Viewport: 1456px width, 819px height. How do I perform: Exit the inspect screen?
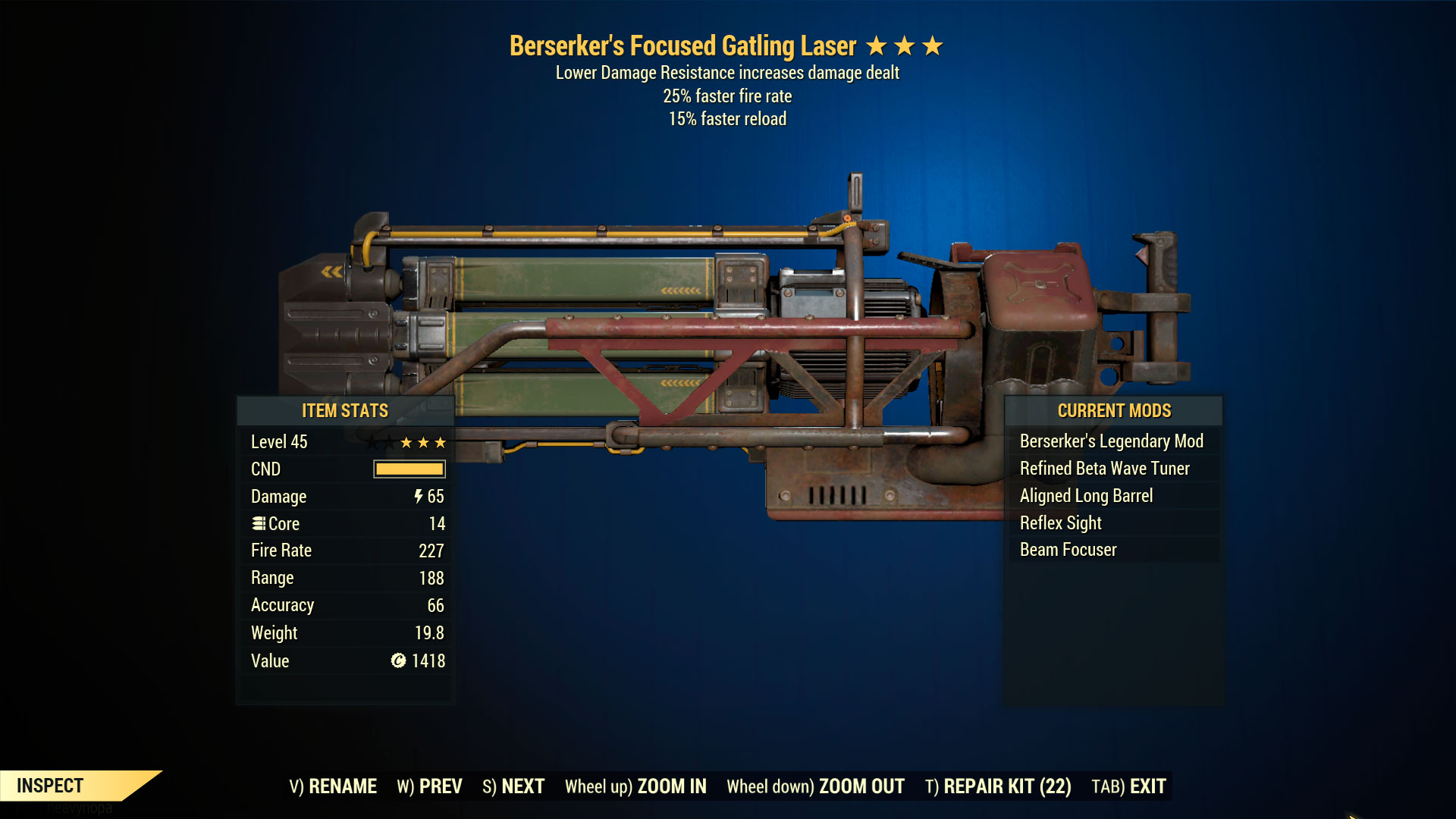[x=1128, y=786]
